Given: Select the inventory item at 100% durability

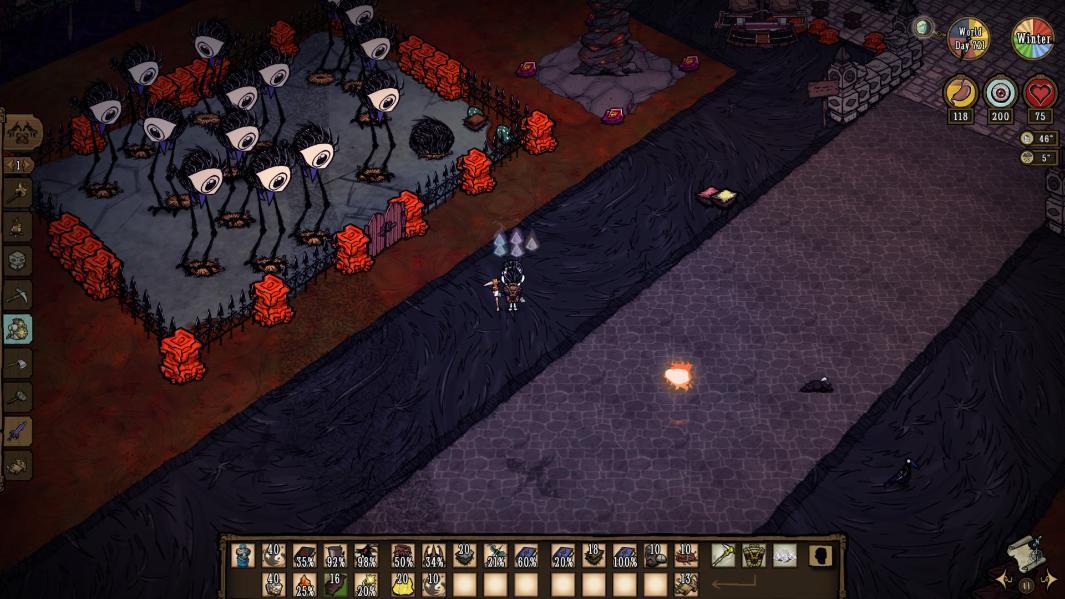Looking at the screenshot, I should pos(625,556).
